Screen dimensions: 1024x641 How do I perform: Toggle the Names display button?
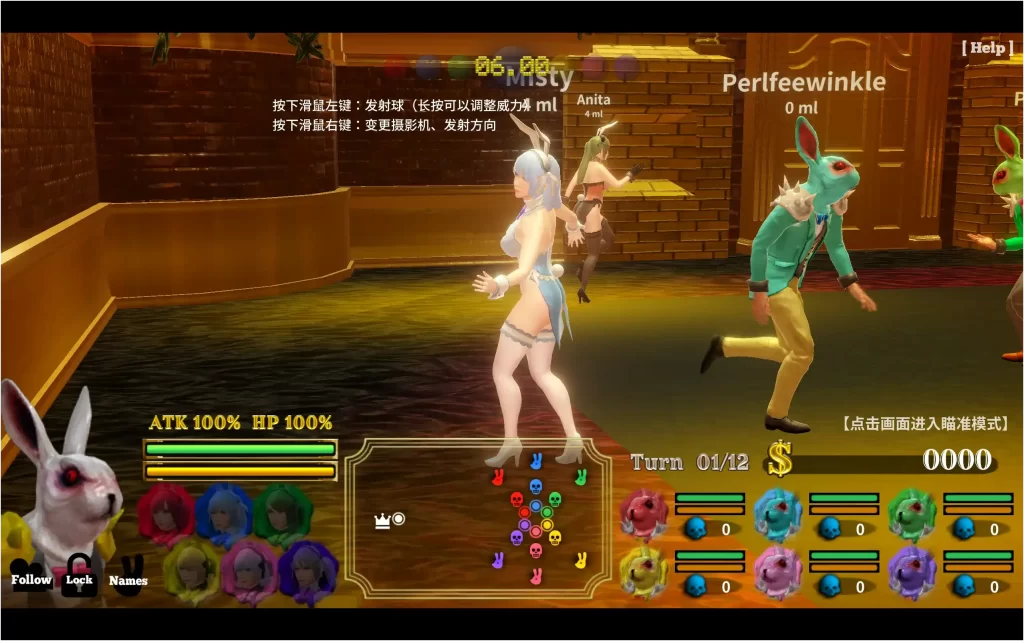[x=128, y=578]
